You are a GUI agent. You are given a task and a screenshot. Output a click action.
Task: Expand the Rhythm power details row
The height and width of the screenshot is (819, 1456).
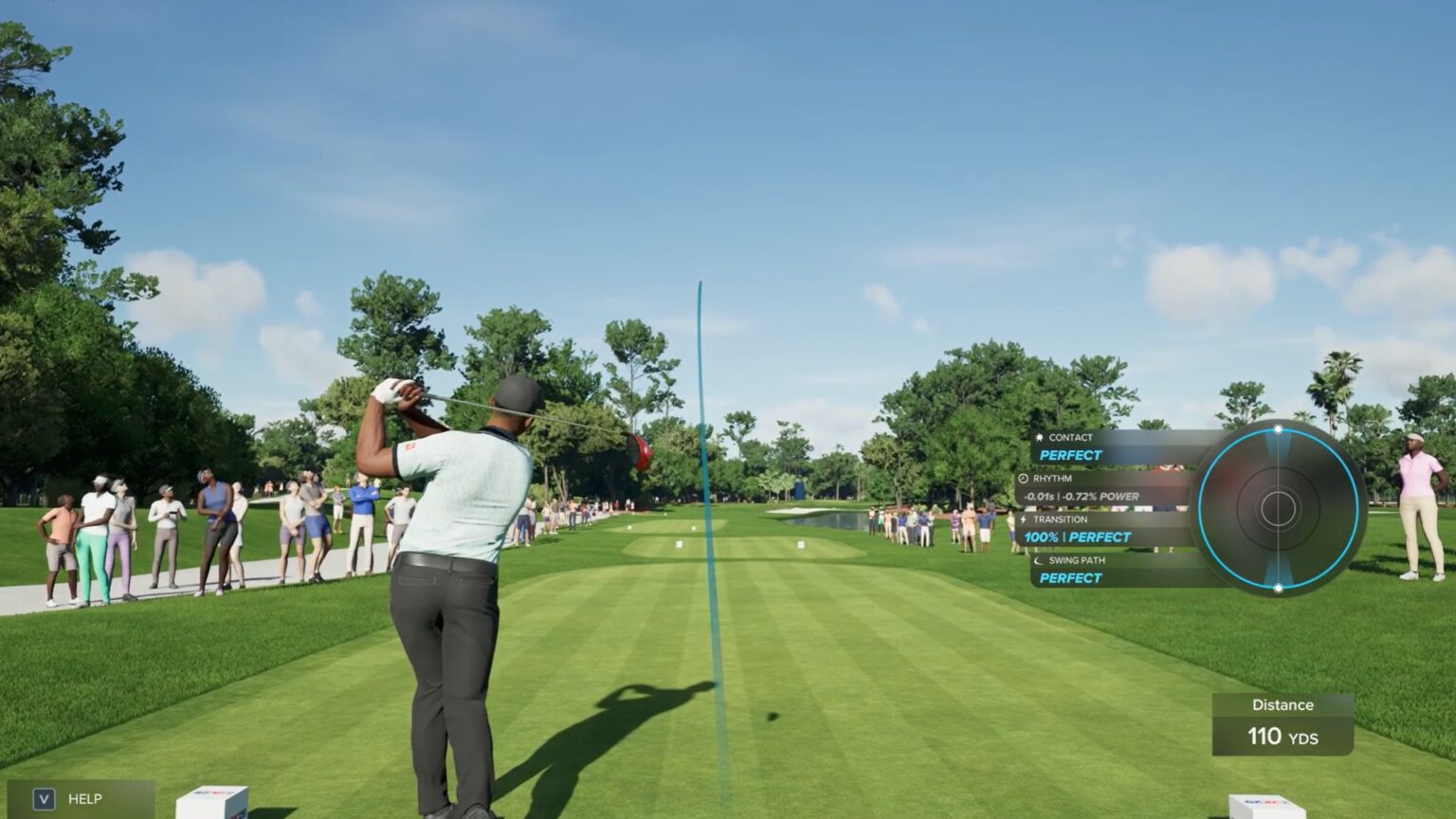1083,496
